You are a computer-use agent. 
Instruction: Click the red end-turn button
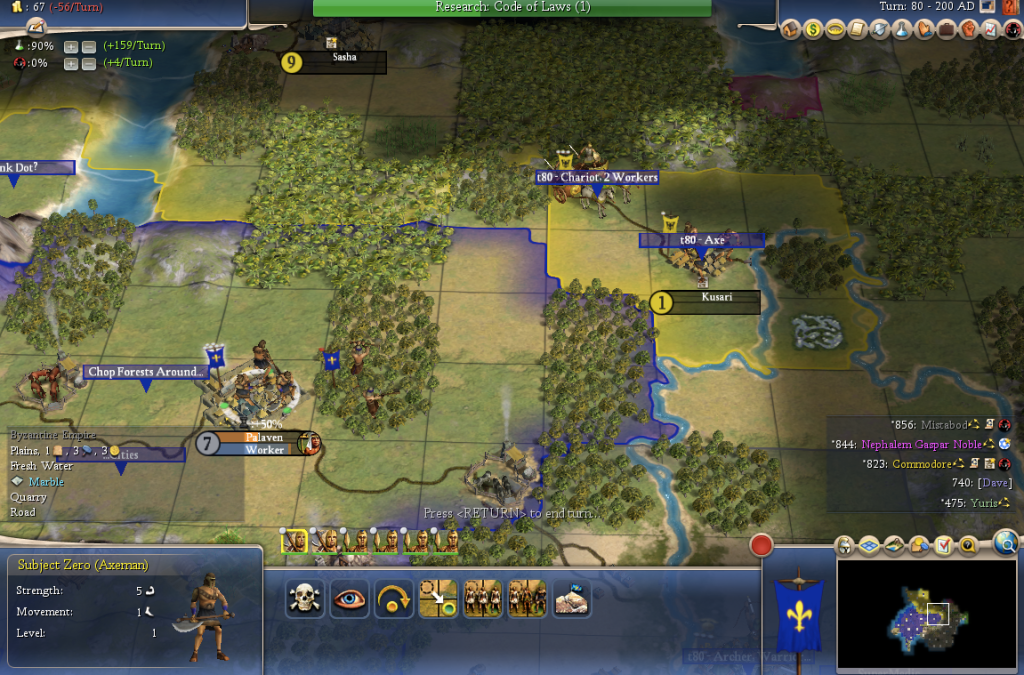762,545
